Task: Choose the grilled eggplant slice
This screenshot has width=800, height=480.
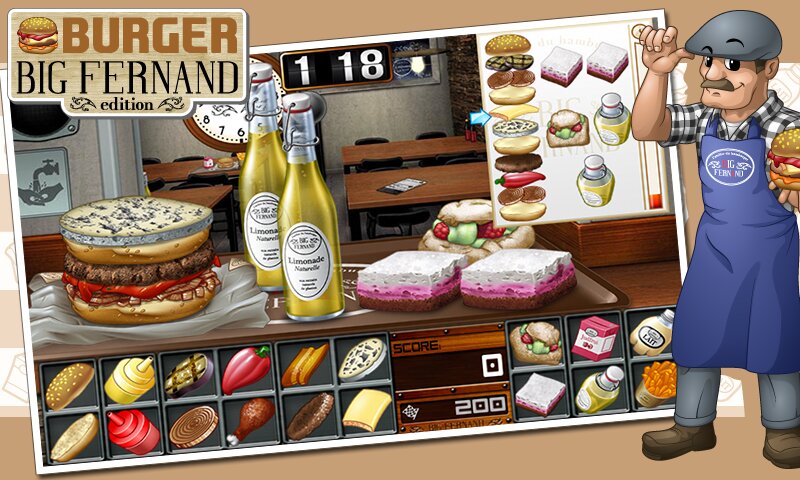Action: click(x=188, y=375)
